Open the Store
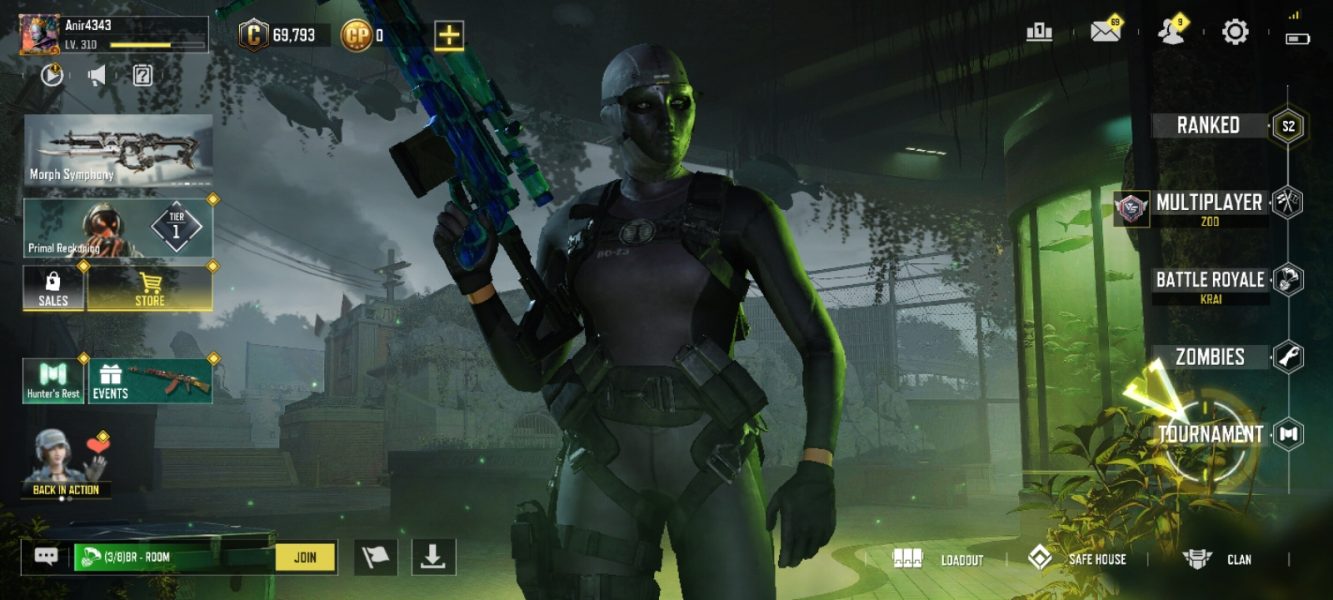This screenshot has width=1333, height=600. [x=150, y=288]
